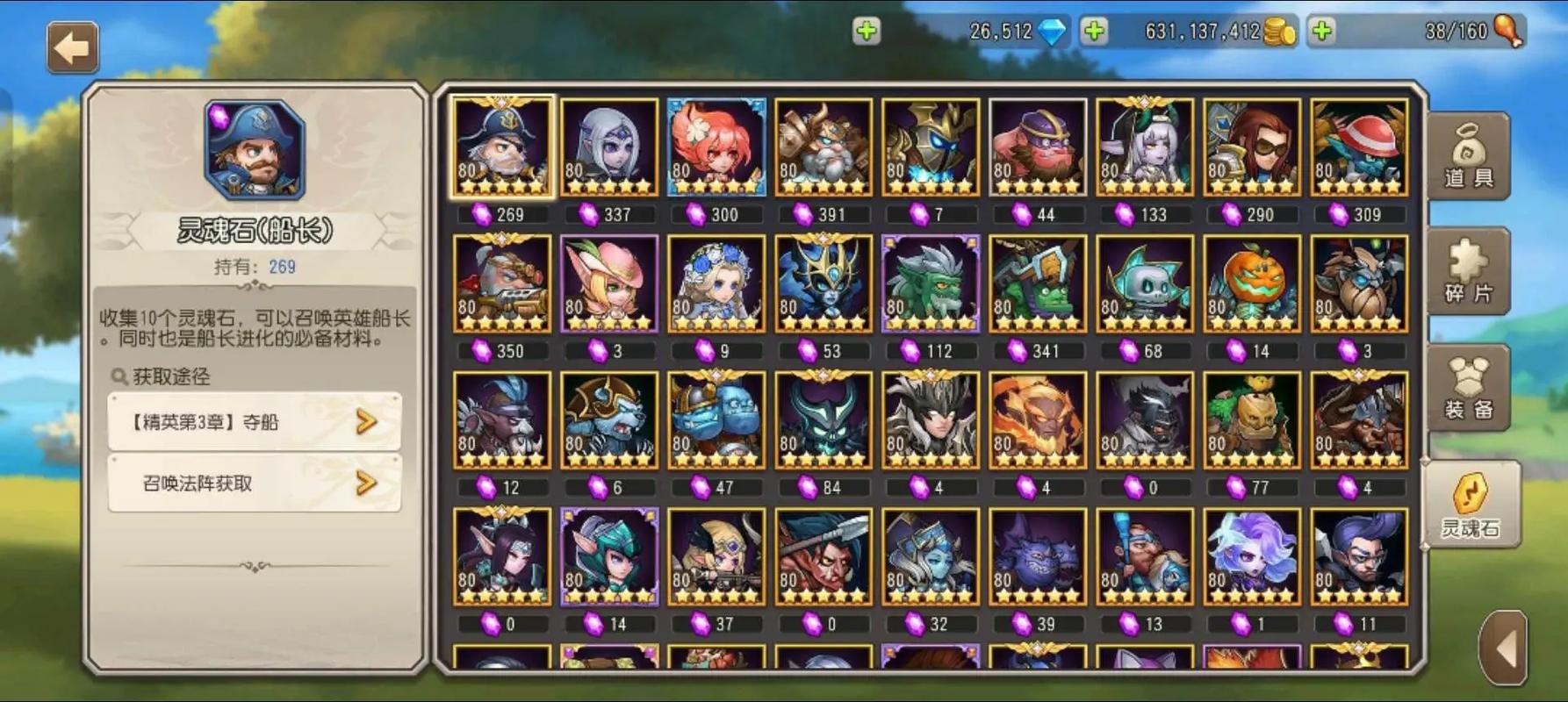Switch to the 装备 equipment tab
The height and width of the screenshot is (702, 1568).
pyautogui.click(x=1469, y=388)
